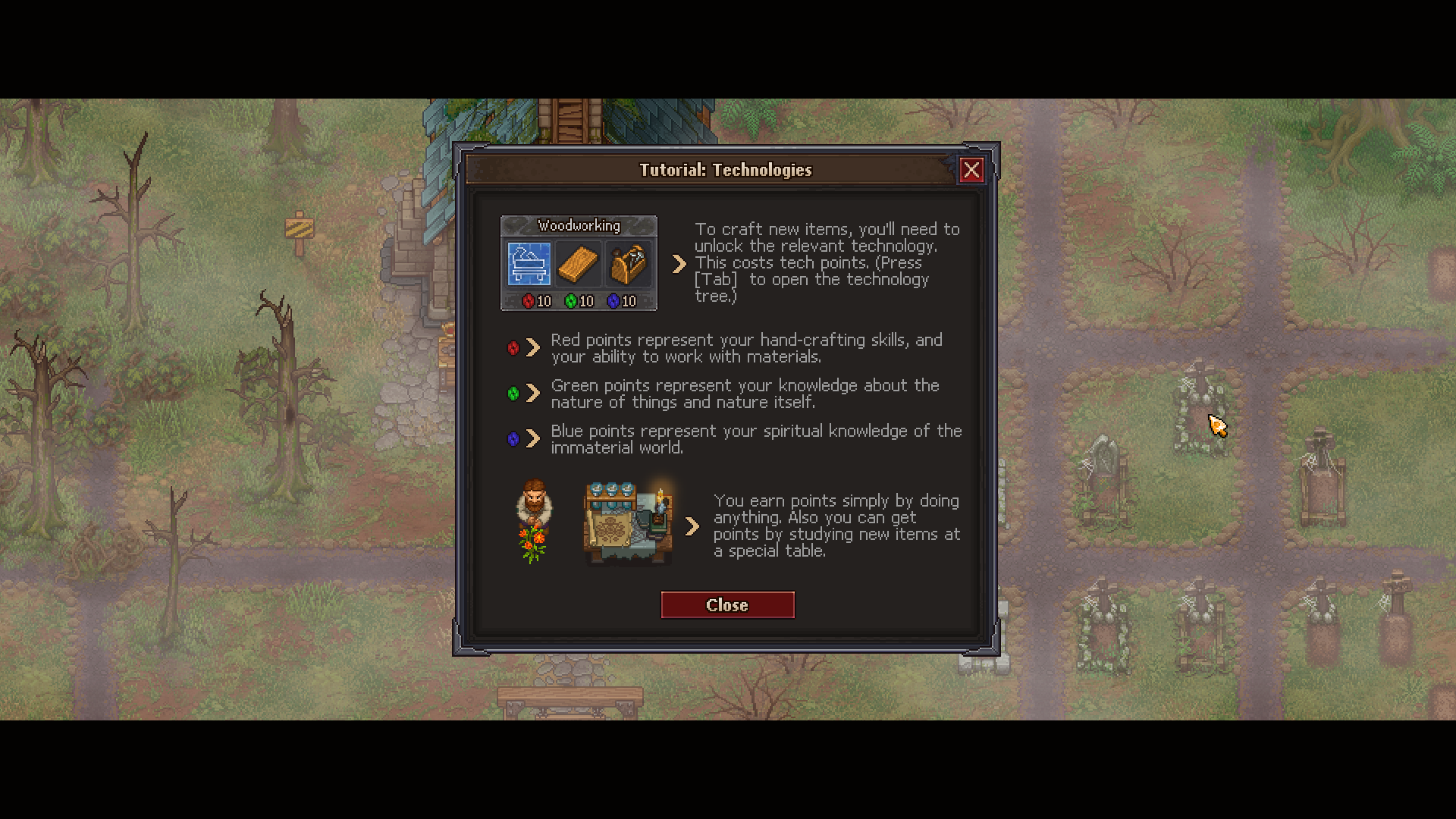
Task: Click the blue gem icon beside spiritual knowledge text
Action: click(512, 439)
